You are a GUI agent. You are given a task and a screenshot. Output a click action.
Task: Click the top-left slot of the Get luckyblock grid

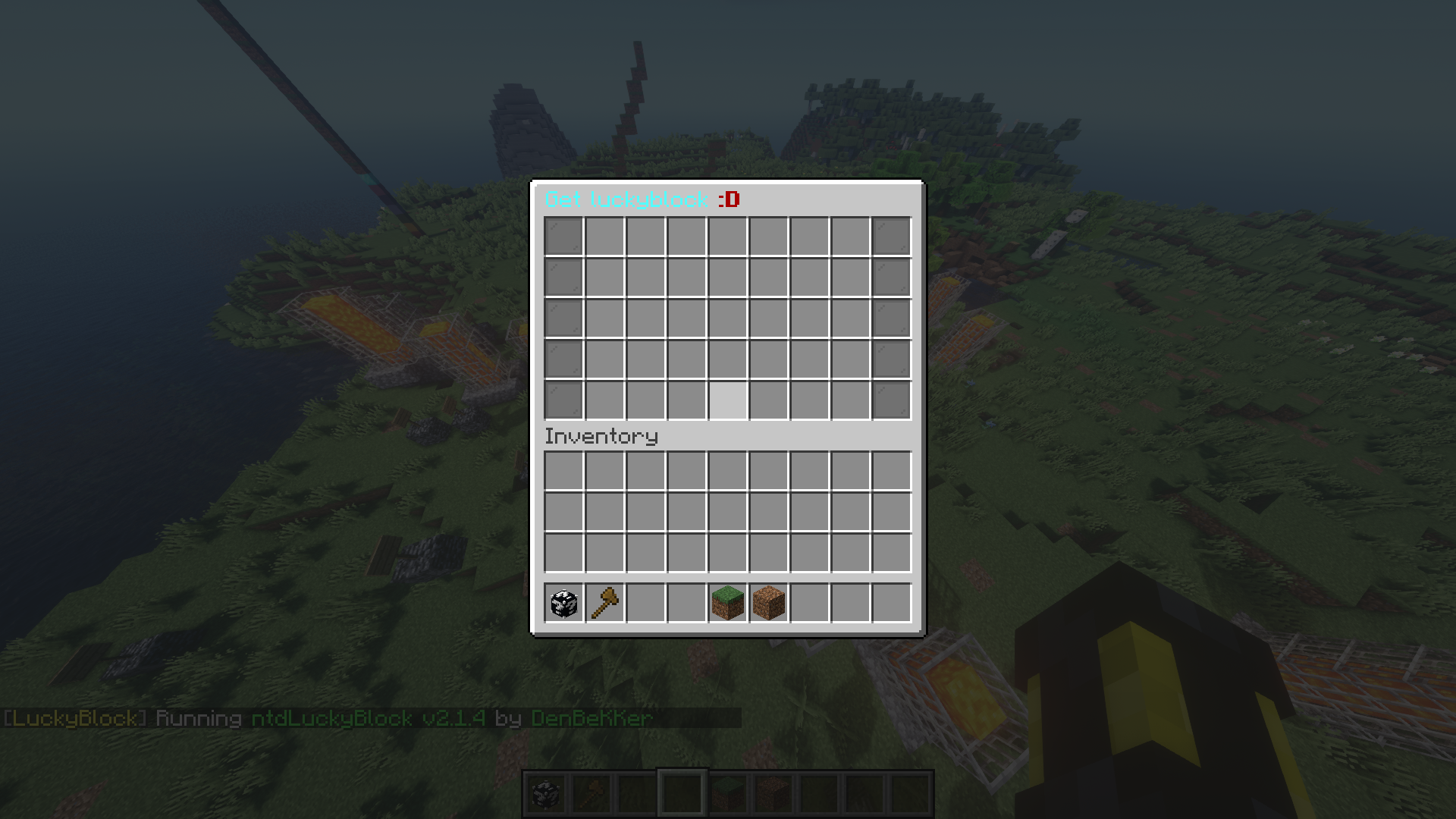(x=562, y=234)
